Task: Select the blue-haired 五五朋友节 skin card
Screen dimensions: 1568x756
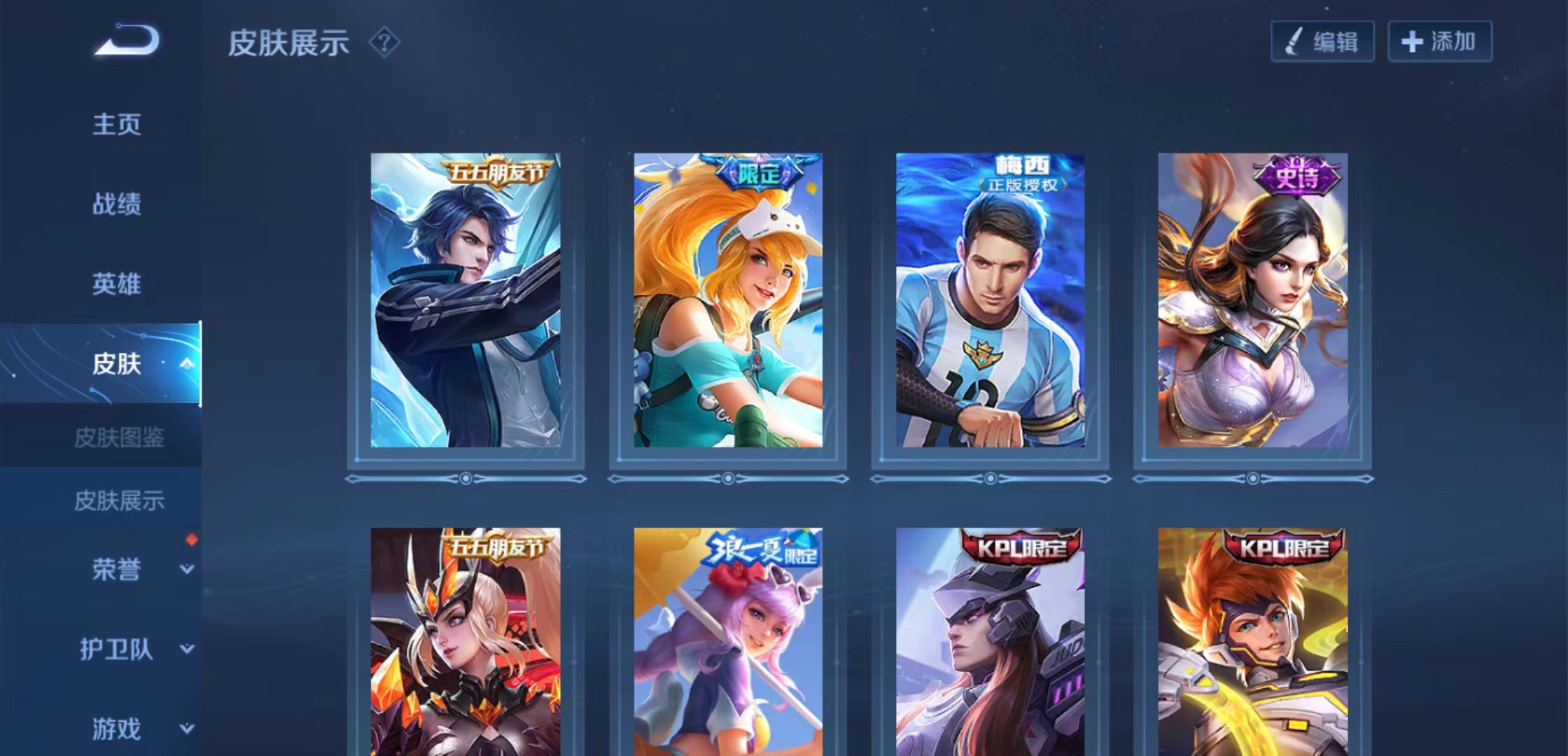Action: point(465,301)
